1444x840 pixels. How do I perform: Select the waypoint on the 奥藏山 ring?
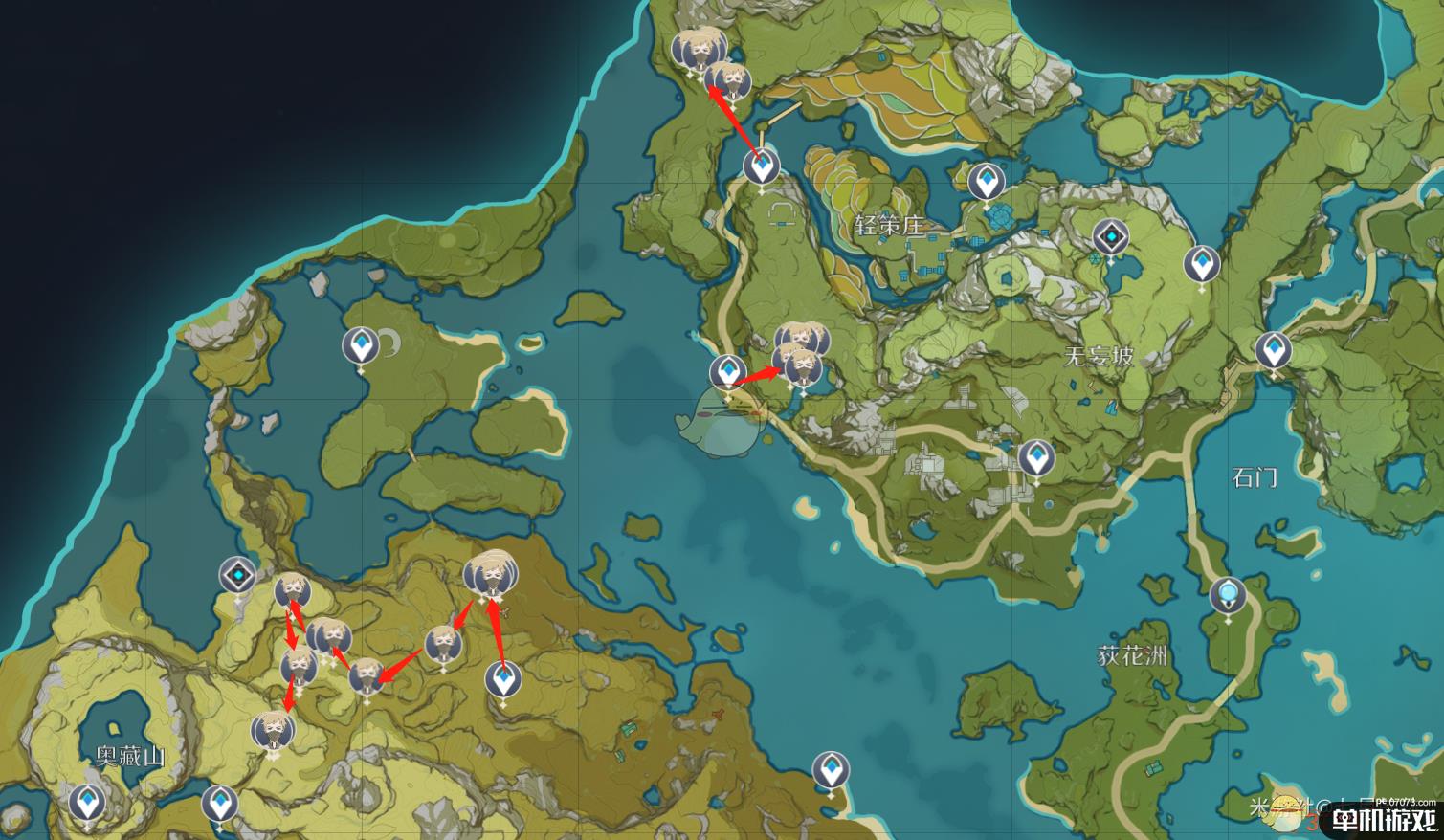click(88, 802)
